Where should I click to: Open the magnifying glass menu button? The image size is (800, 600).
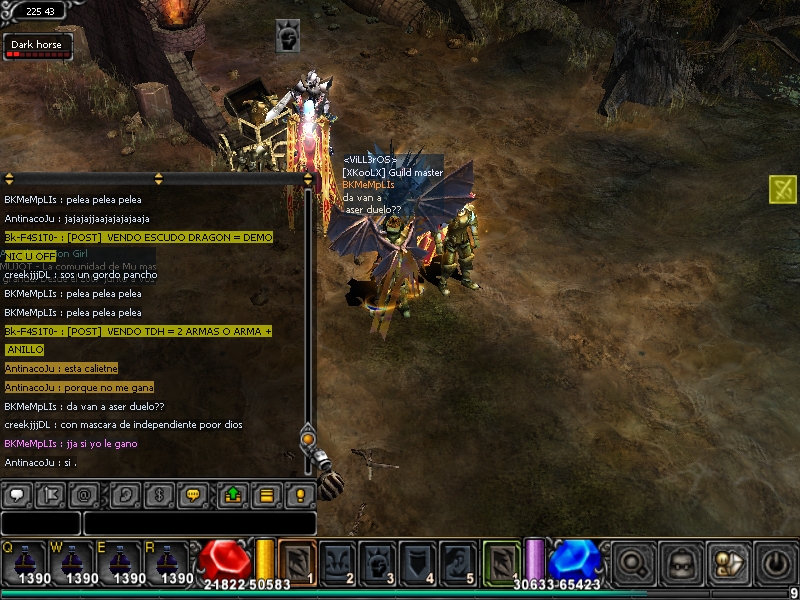(635, 563)
